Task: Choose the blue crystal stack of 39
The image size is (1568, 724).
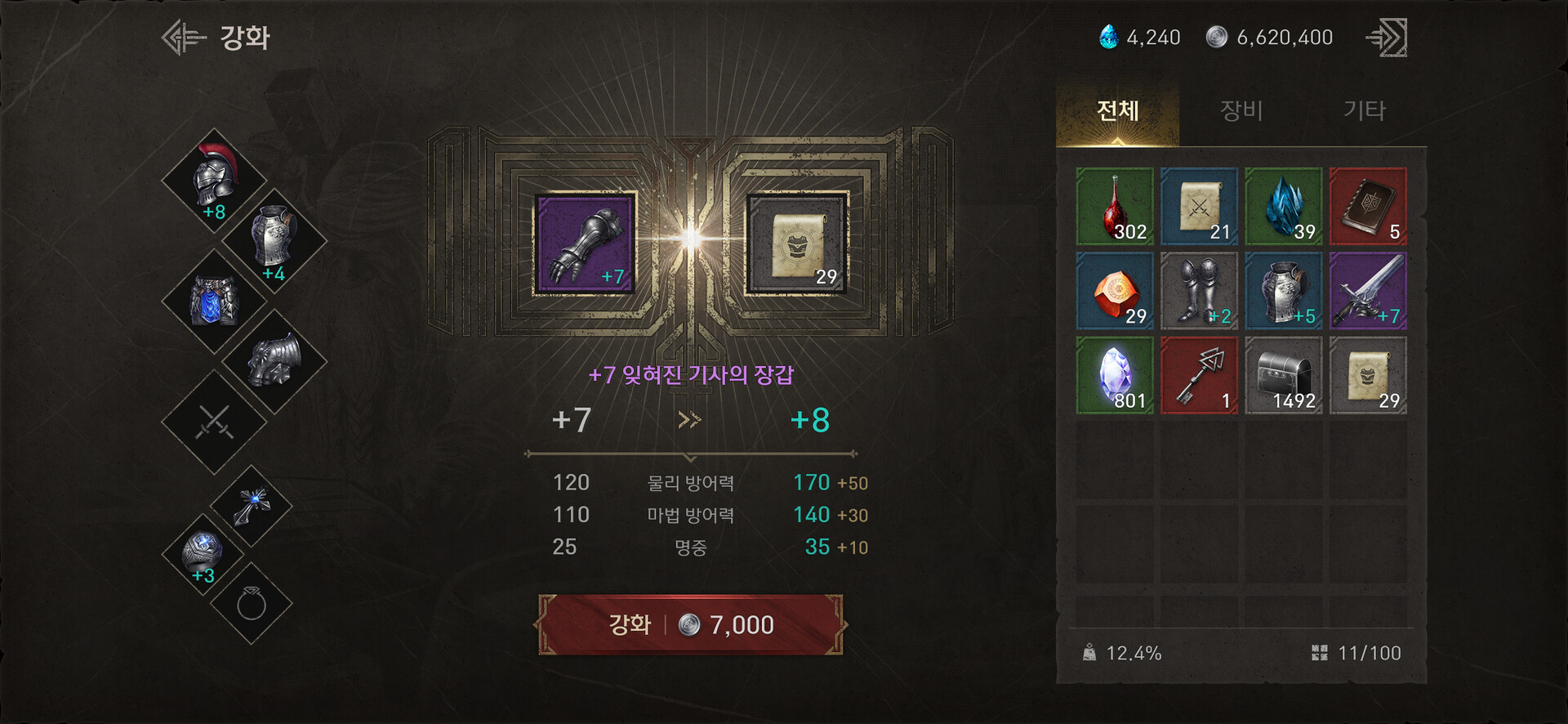Action: point(1283,207)
